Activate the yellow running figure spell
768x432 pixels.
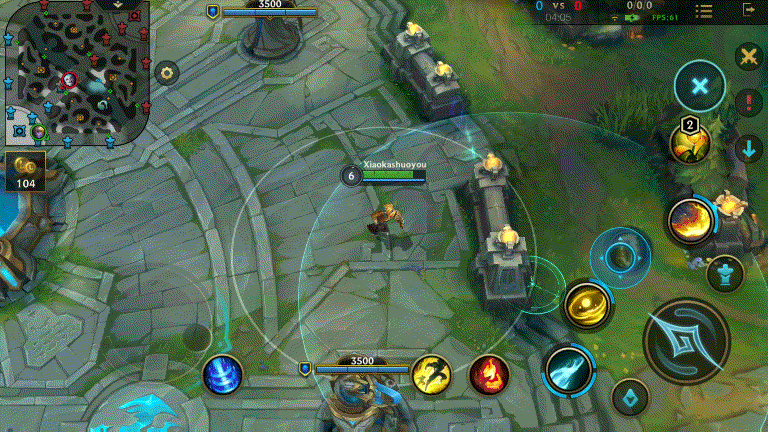431,374
